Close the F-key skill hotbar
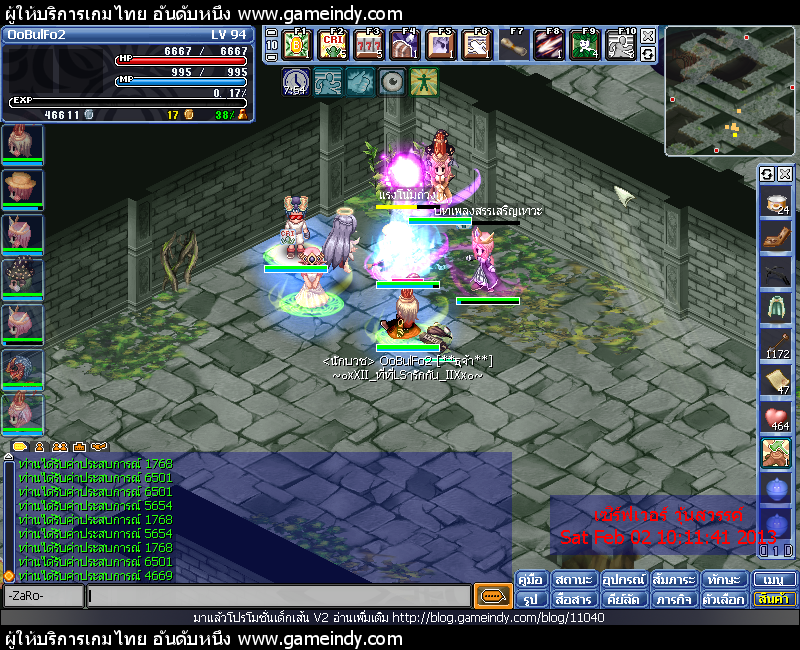The image size is (800, 650). [x=648, y=36]
